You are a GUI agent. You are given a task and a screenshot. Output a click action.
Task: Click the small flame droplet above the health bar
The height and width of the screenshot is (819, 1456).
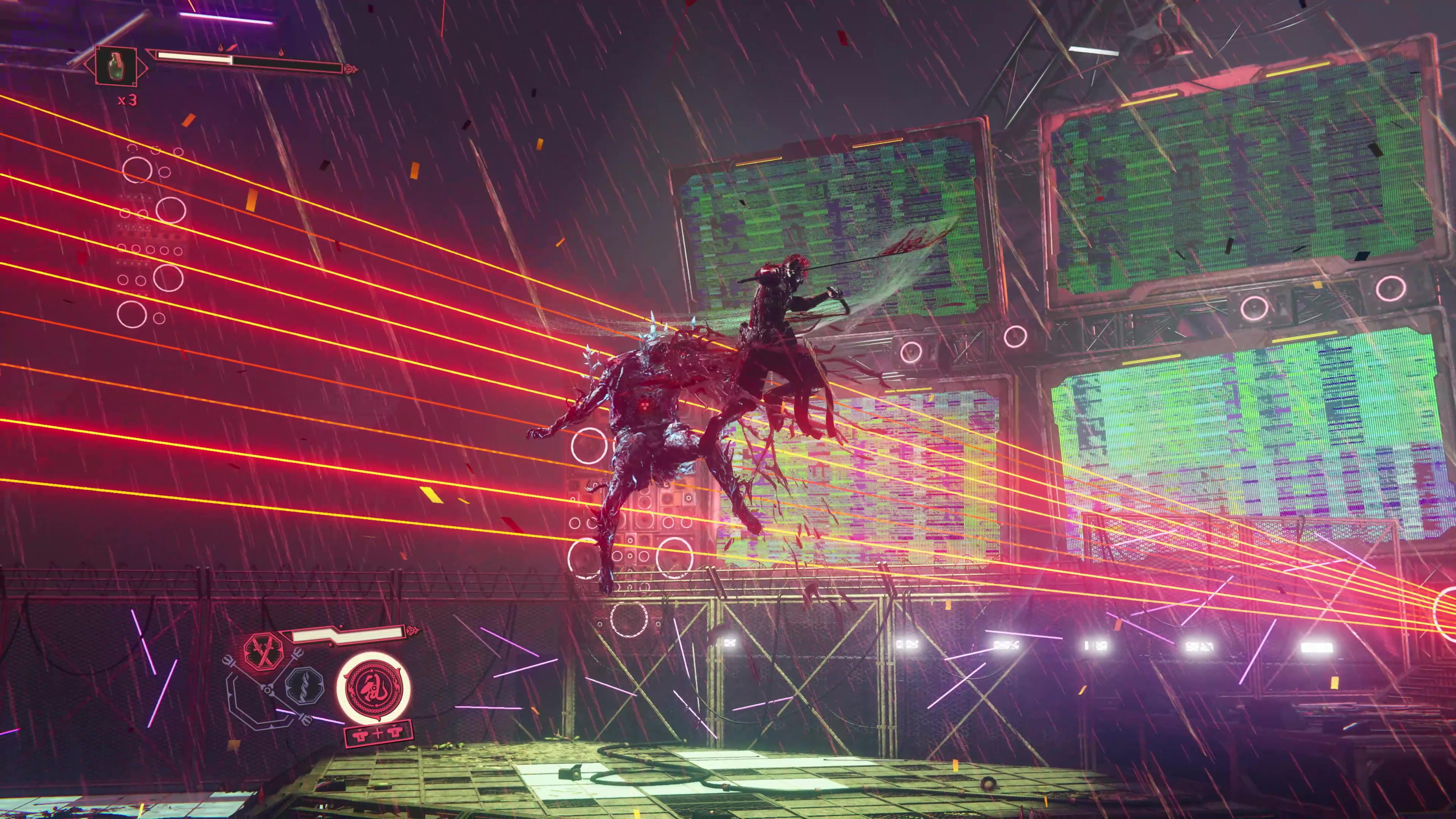[x=221, y=48]
